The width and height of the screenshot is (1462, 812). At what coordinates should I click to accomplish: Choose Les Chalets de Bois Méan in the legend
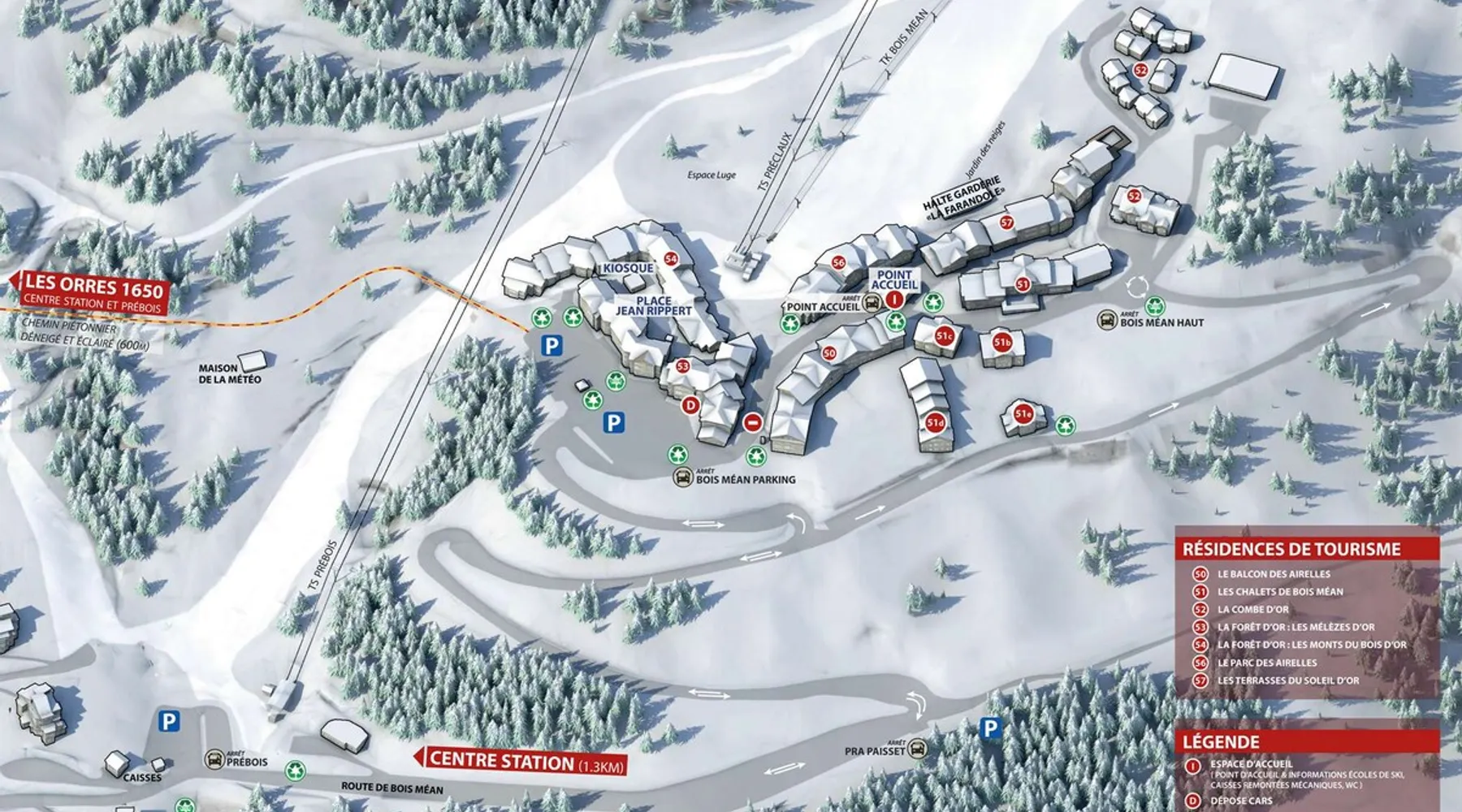point(1279,592)
